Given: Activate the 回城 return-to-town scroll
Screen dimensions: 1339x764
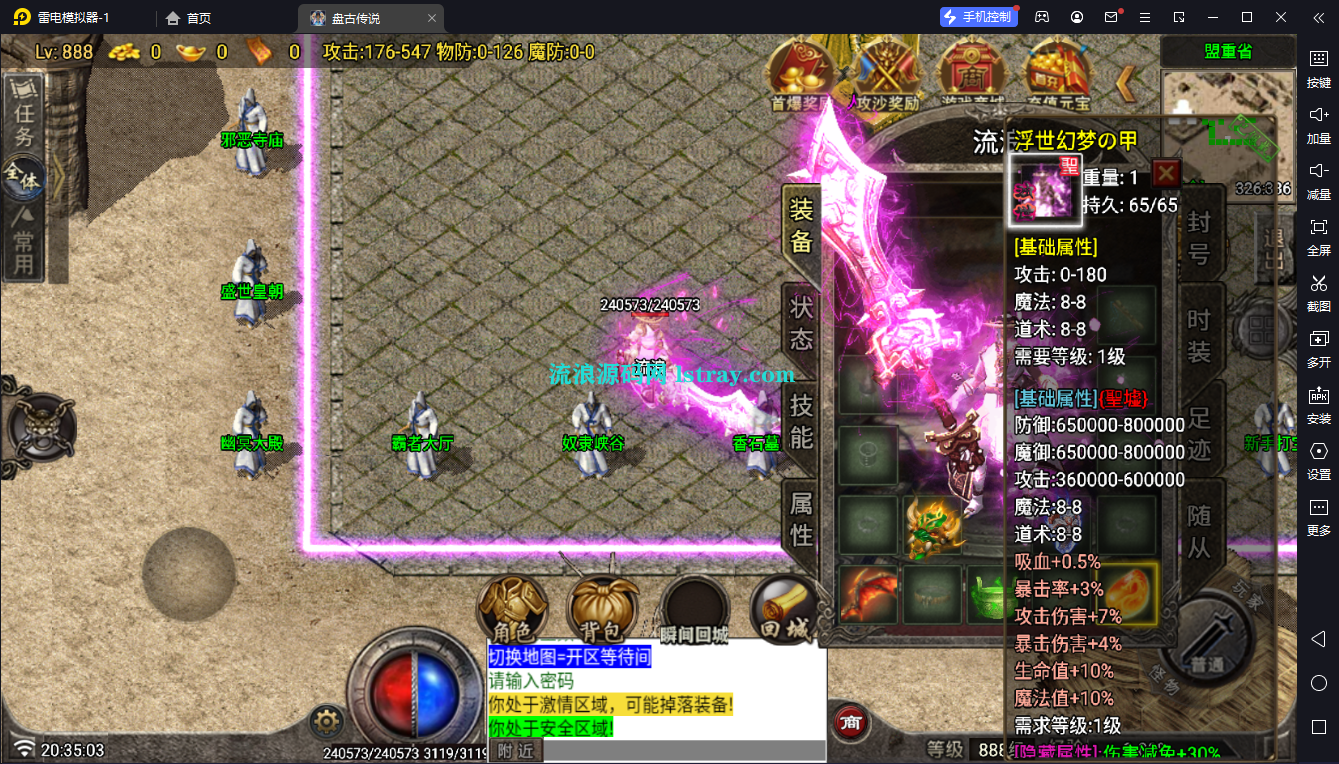Looking at the screenshot, I should 785,609.
